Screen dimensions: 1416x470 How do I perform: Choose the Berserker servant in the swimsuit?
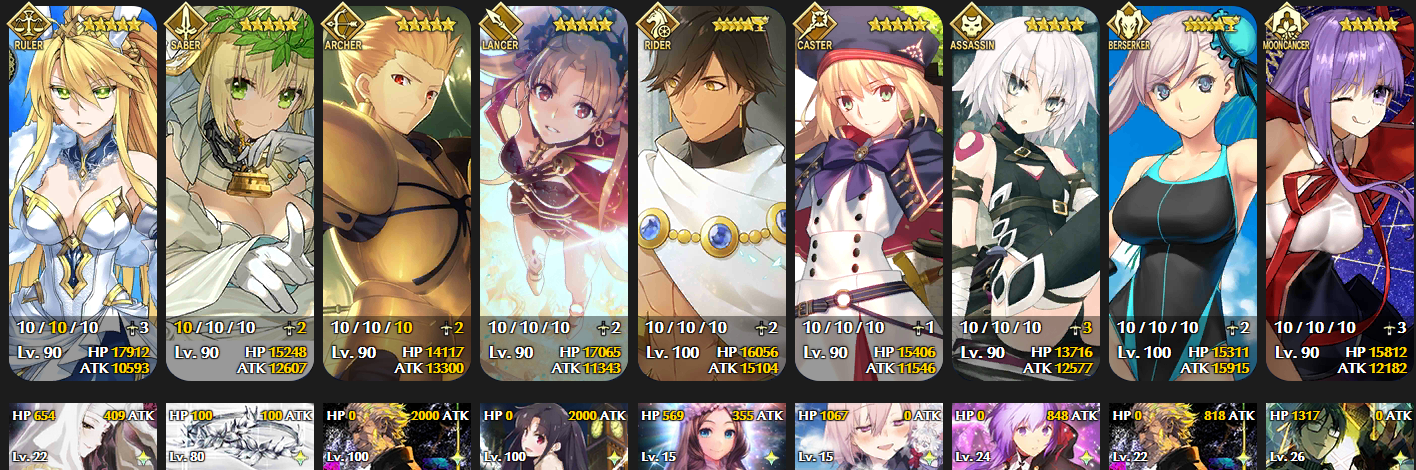coord(1183,192)
